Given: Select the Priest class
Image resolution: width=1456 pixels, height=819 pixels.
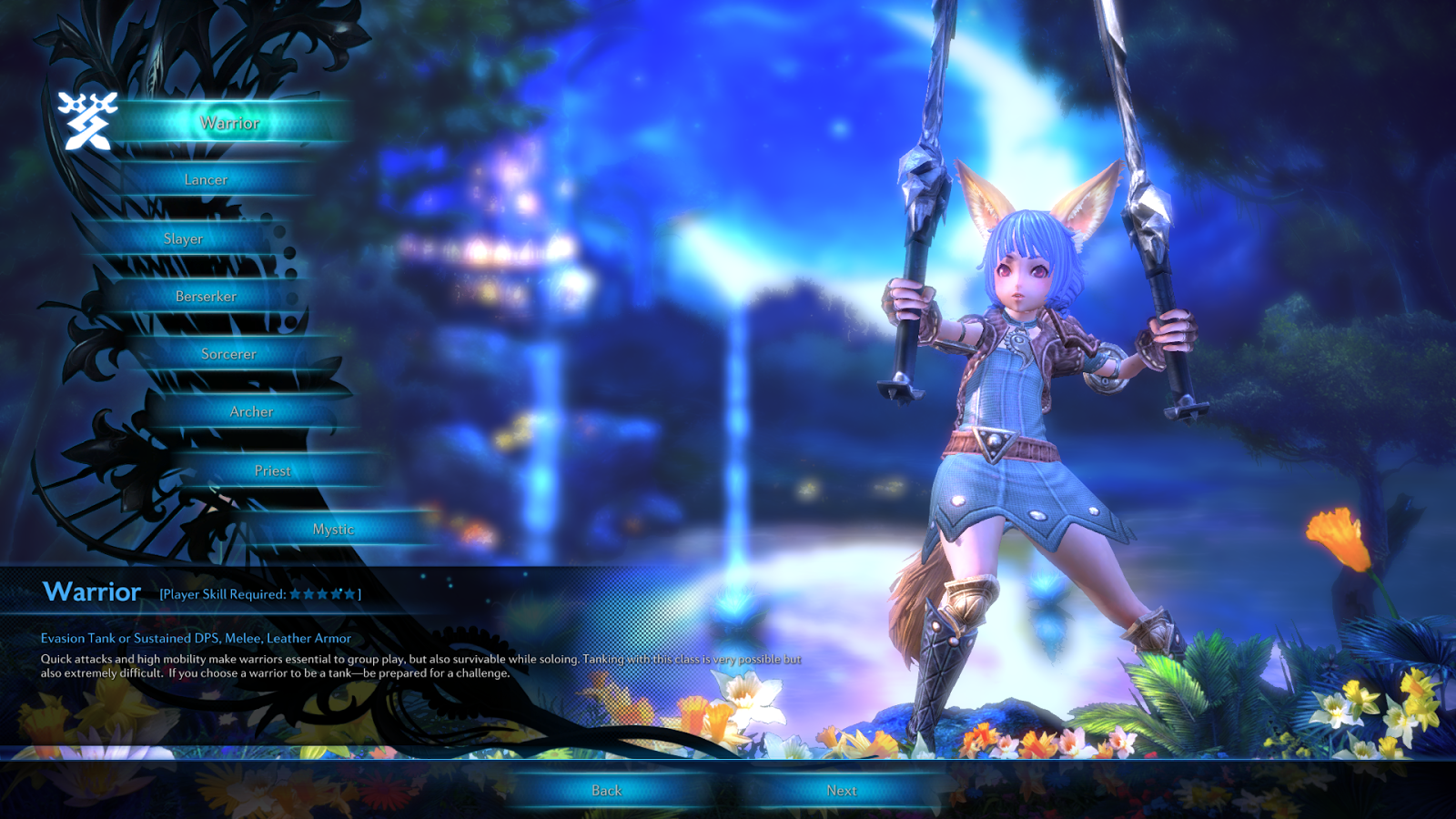Looking at the screenshot, I should point(273,470).
